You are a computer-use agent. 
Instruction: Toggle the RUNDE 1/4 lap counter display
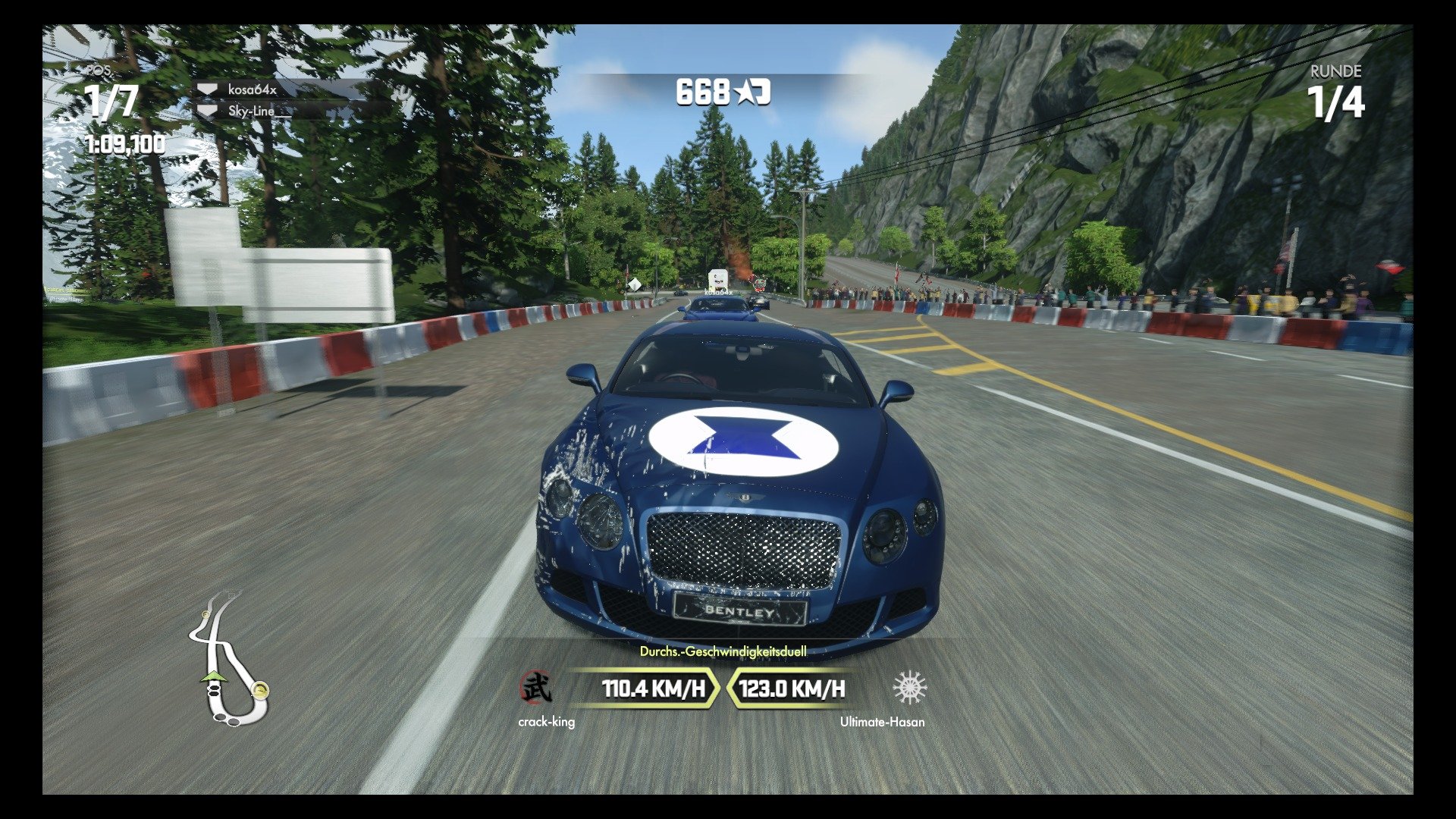point(1335,91)
